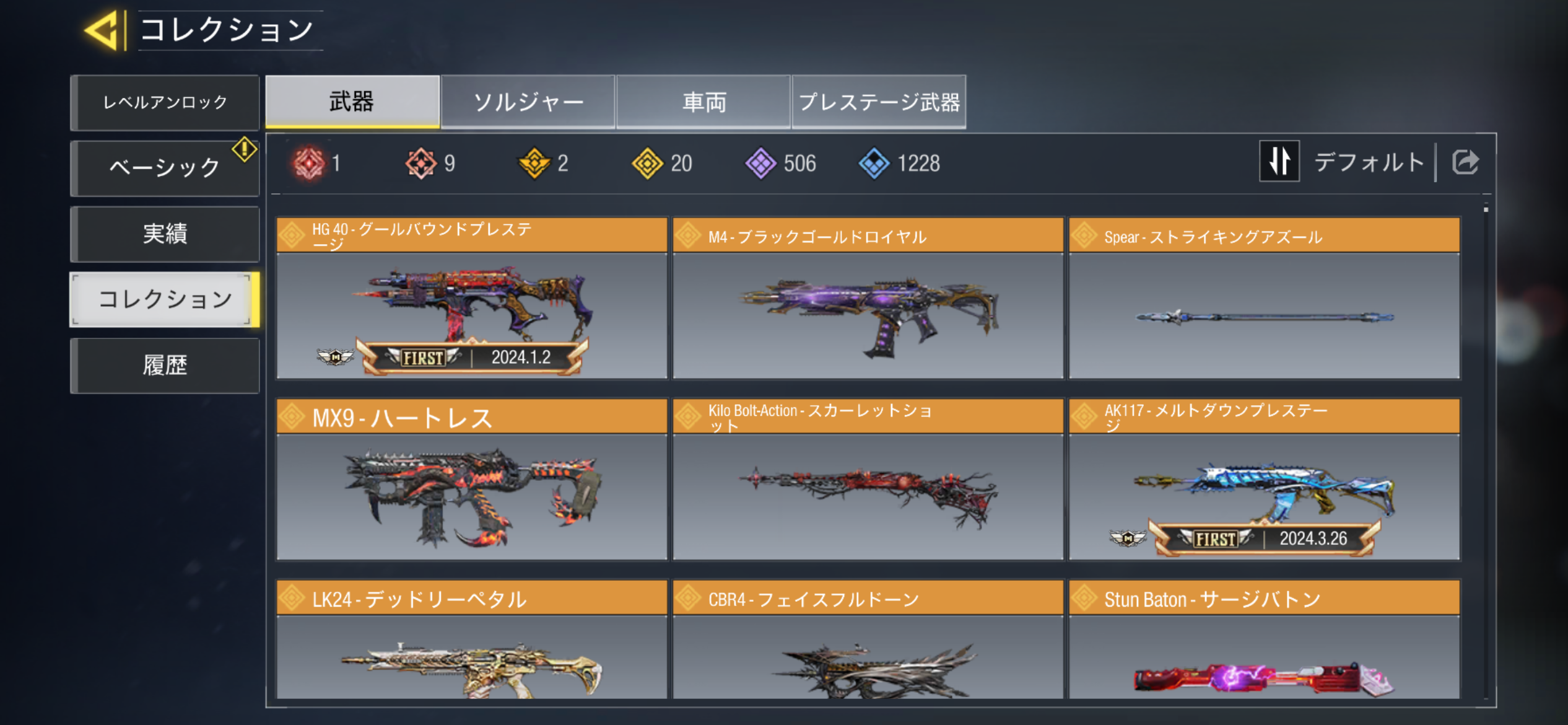
Task: Switch to the 武器 tab
Action: click(352, 102)
